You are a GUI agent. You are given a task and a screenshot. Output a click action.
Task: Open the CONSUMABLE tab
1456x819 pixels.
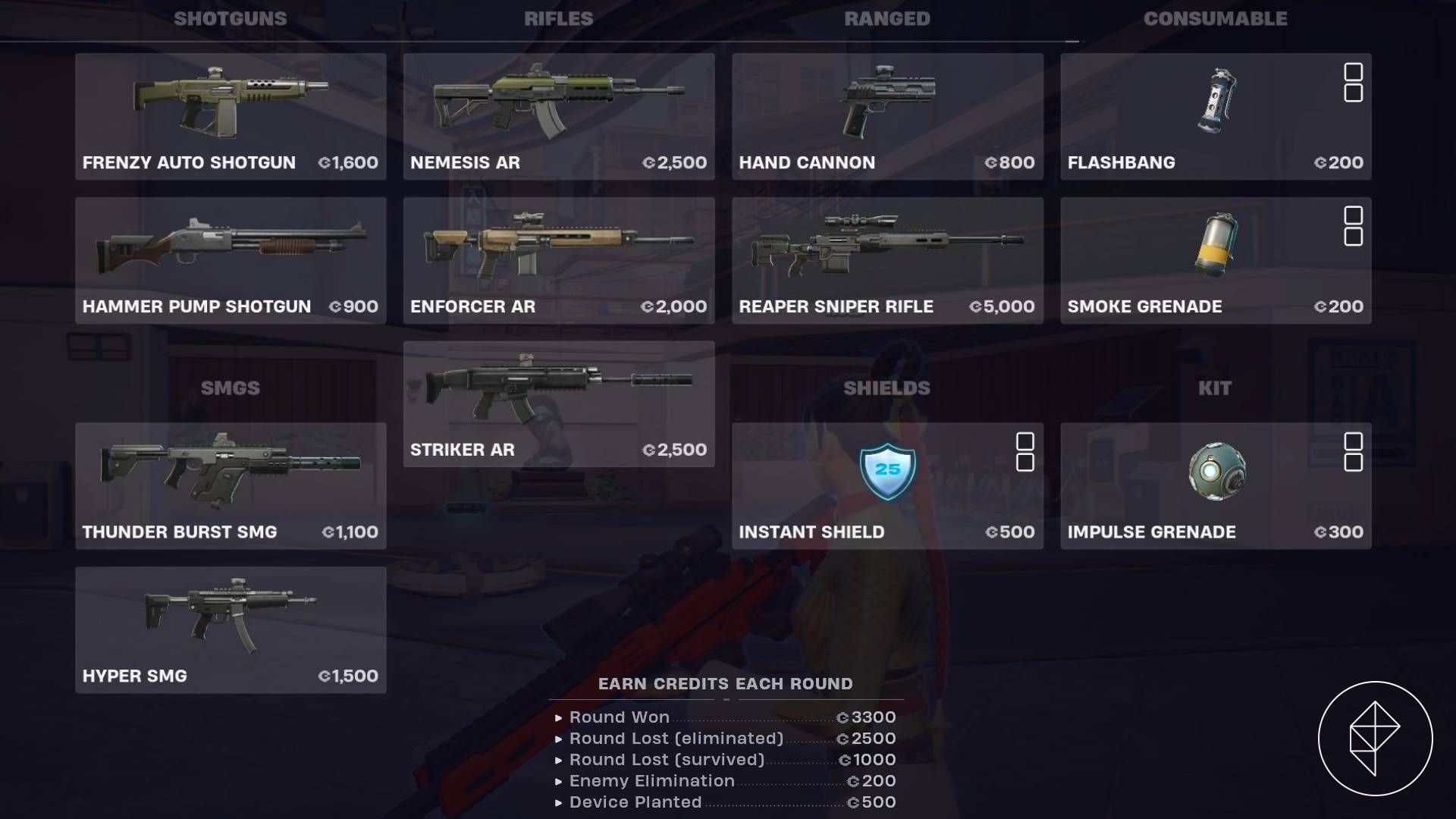point(1216,19)
